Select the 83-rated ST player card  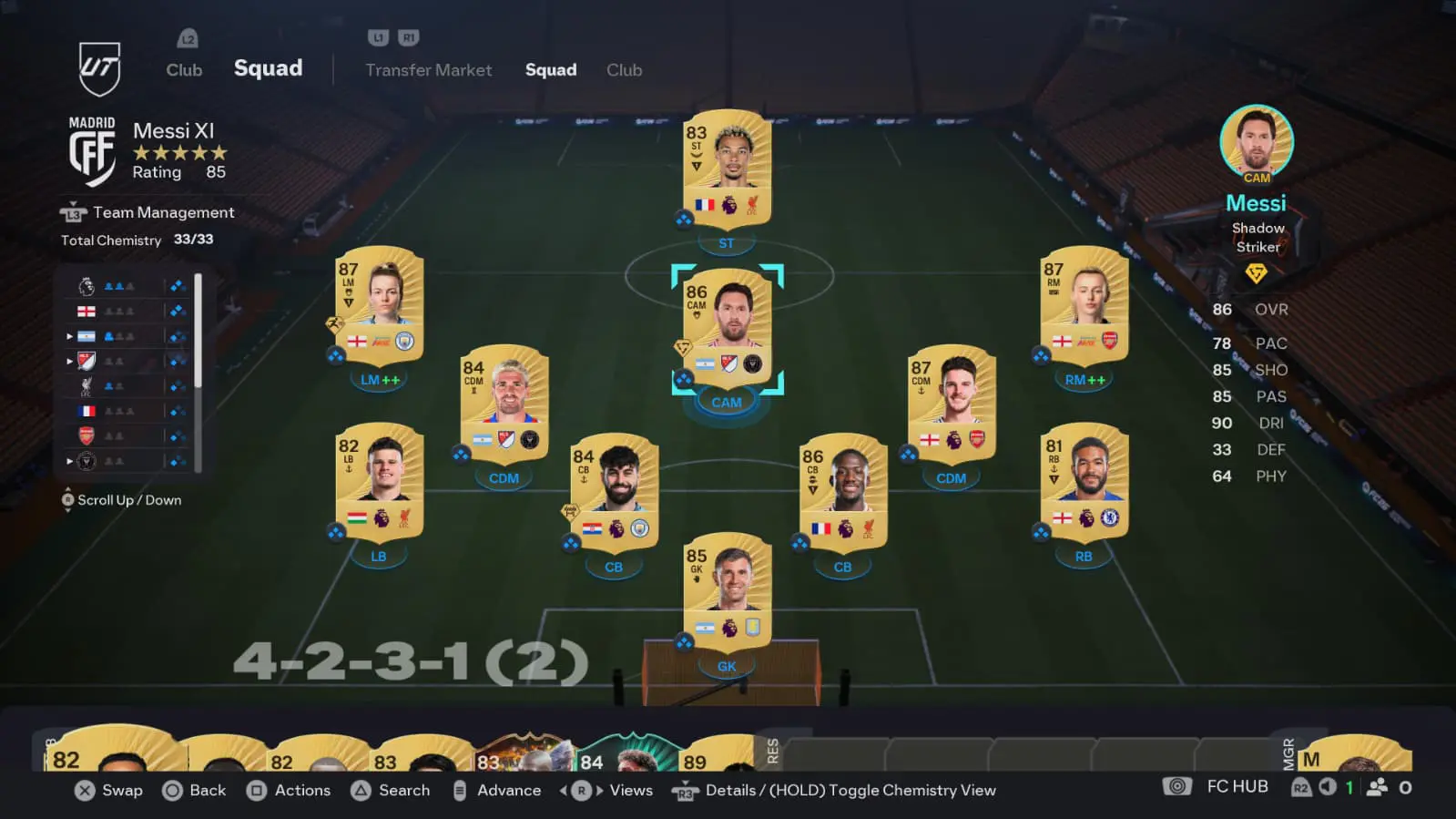[x=727, y=169]
